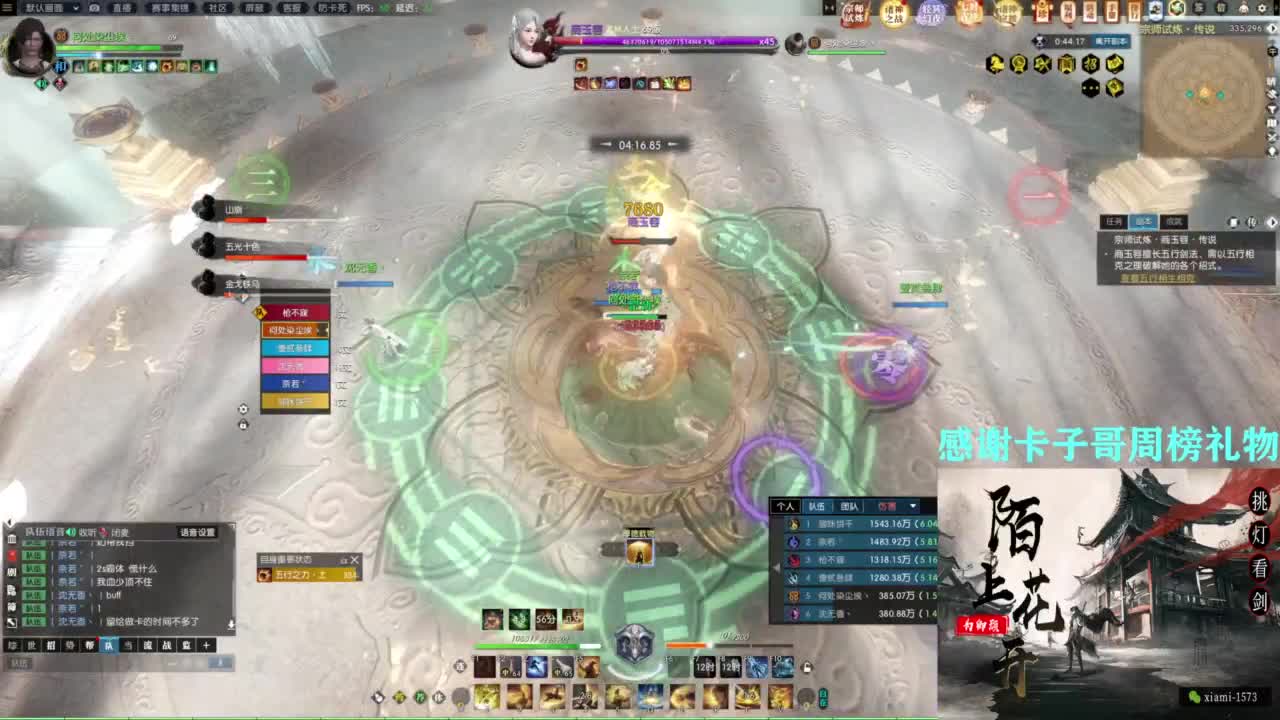Toggle 闭麦 to mute your microphone
Viewport: 1280px width, 720px height.
[x=120, y=532]
